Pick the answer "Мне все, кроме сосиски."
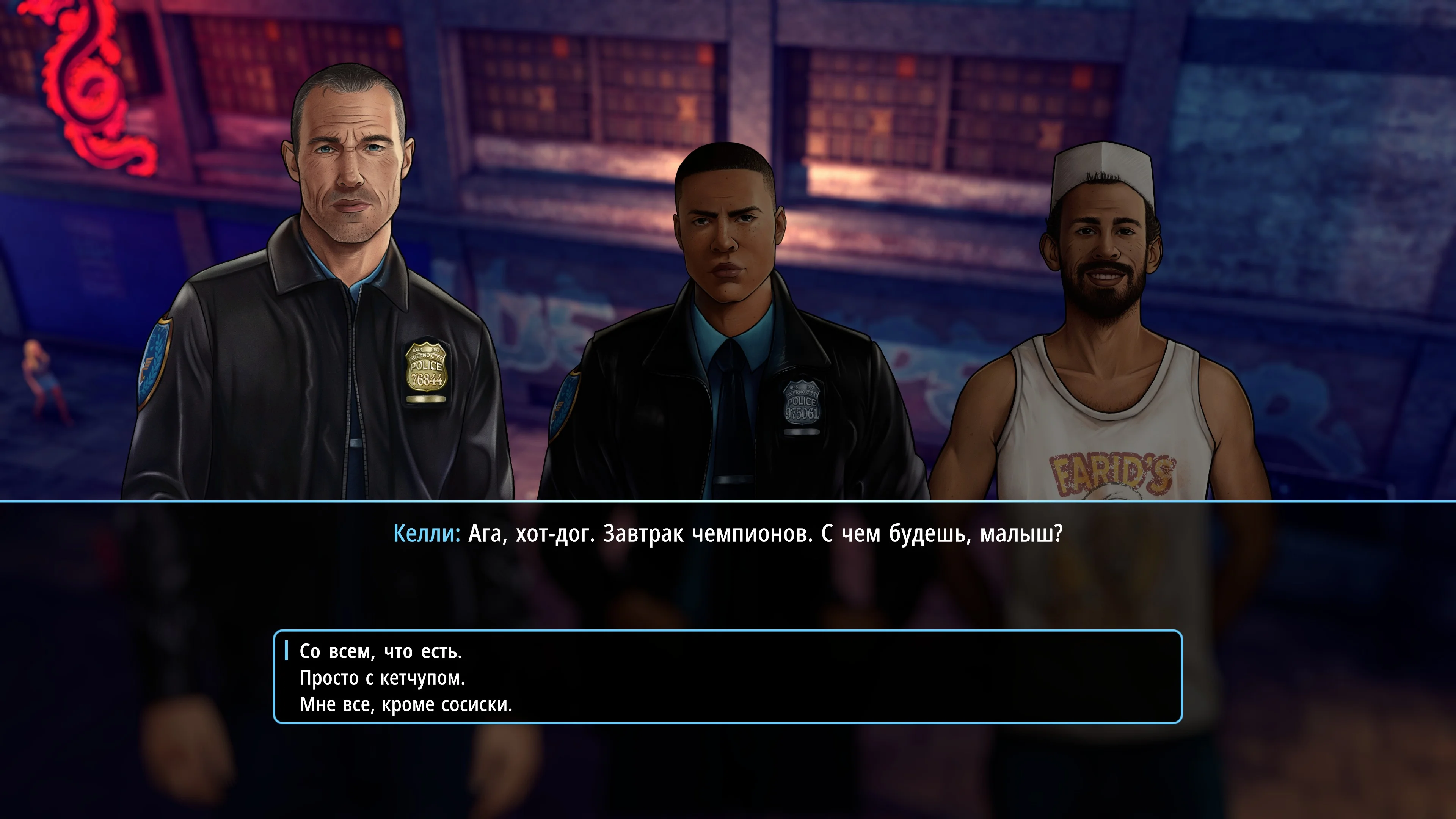Viewport: 1456px width, 819px height. click(x=406, y=705)
